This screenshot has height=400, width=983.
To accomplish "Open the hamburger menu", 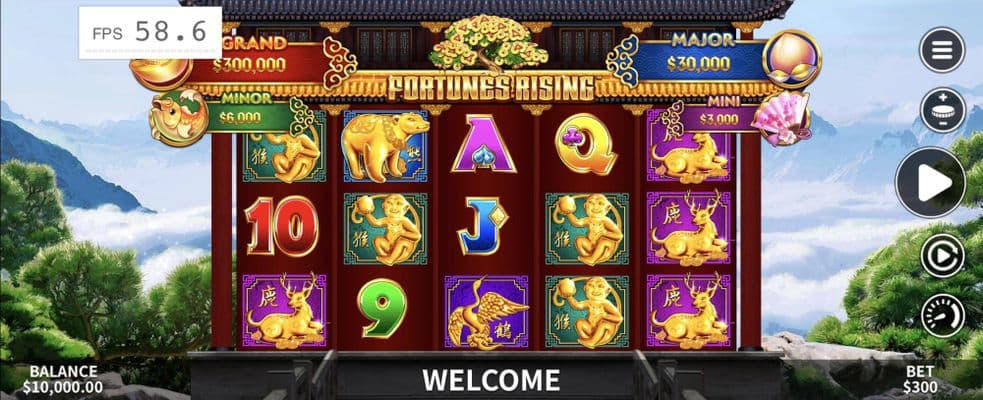I will (x=942, y=50).
